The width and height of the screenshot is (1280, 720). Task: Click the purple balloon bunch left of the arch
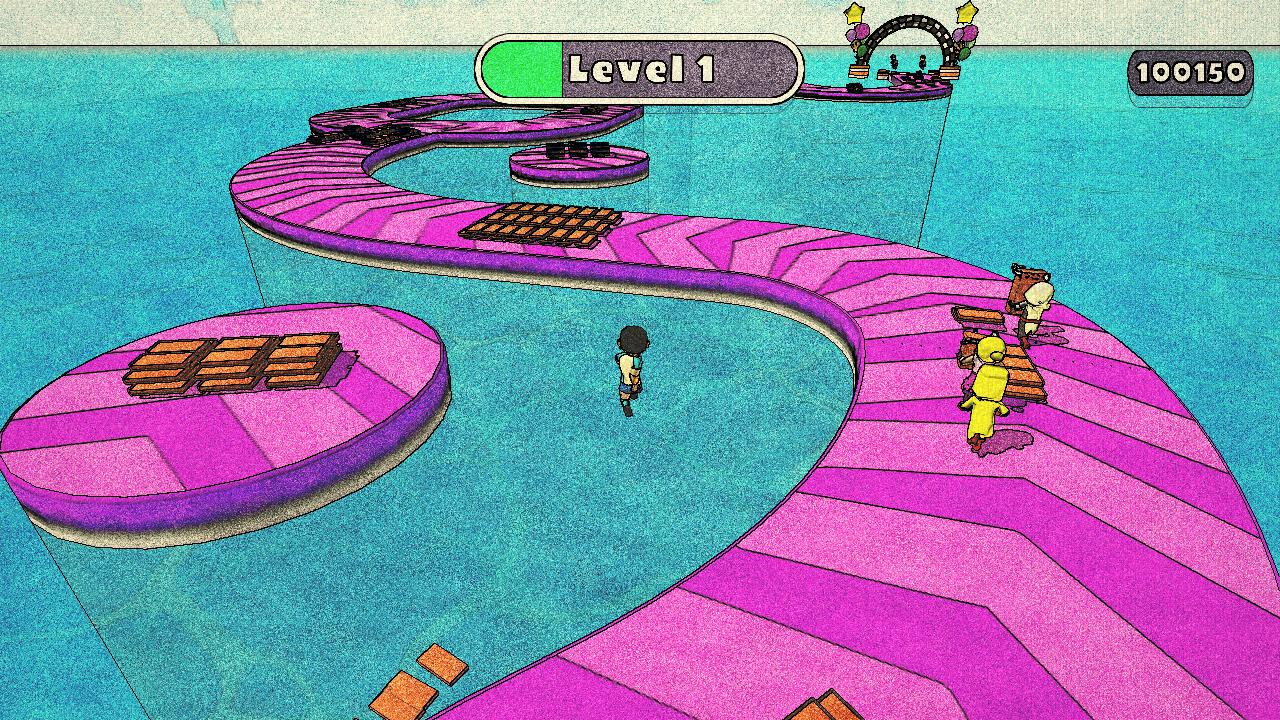pos(857,34)
